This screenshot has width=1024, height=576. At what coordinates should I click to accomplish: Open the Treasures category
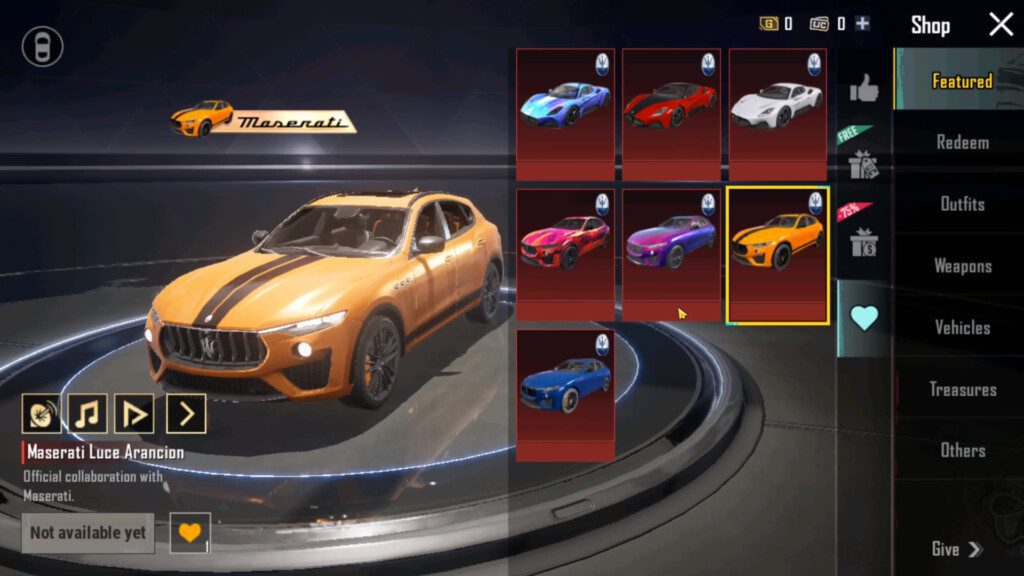pyautogui.click(x=962, y=389)
